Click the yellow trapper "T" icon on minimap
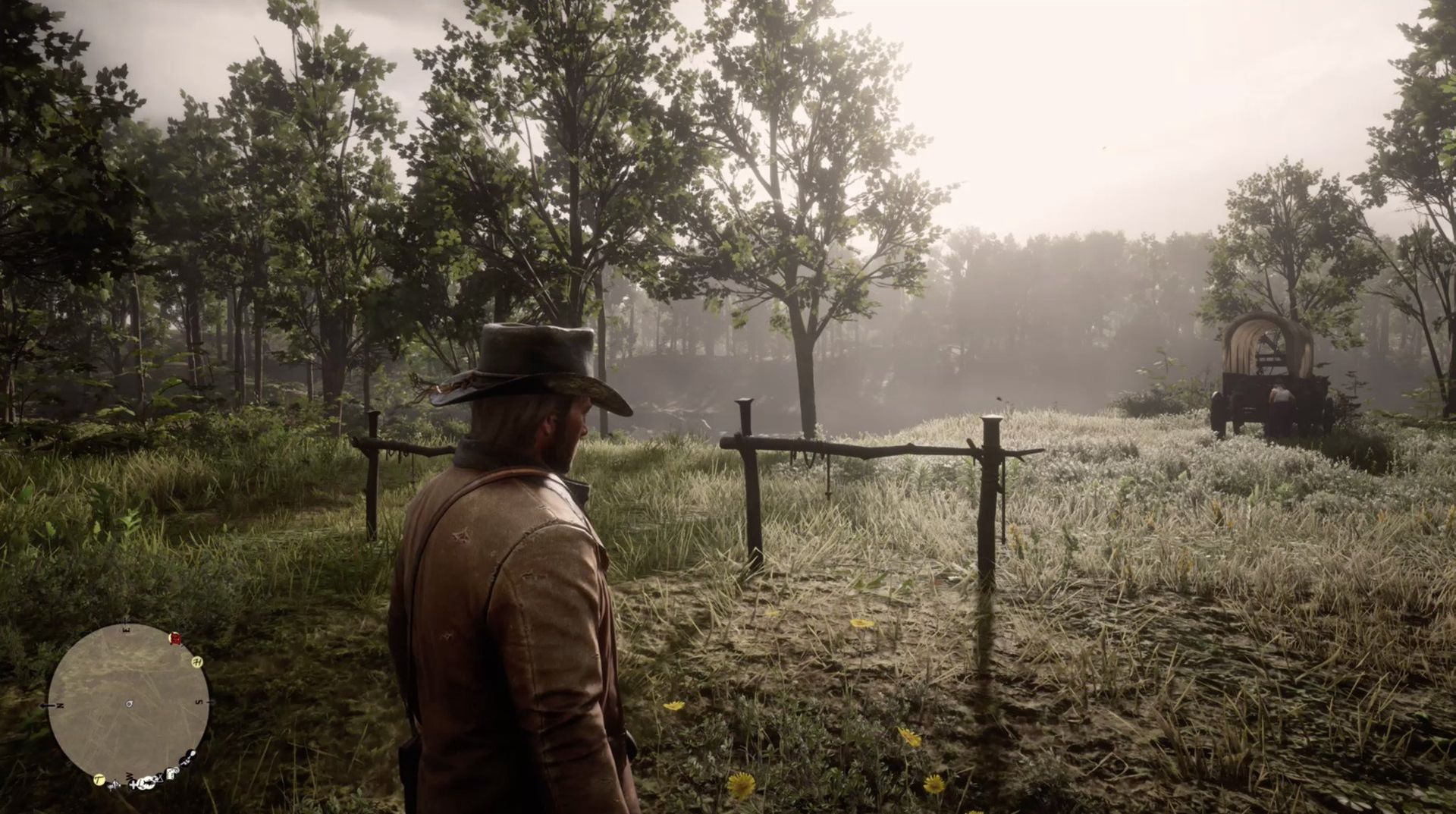The image size is (1456, 814). [99, 781]
